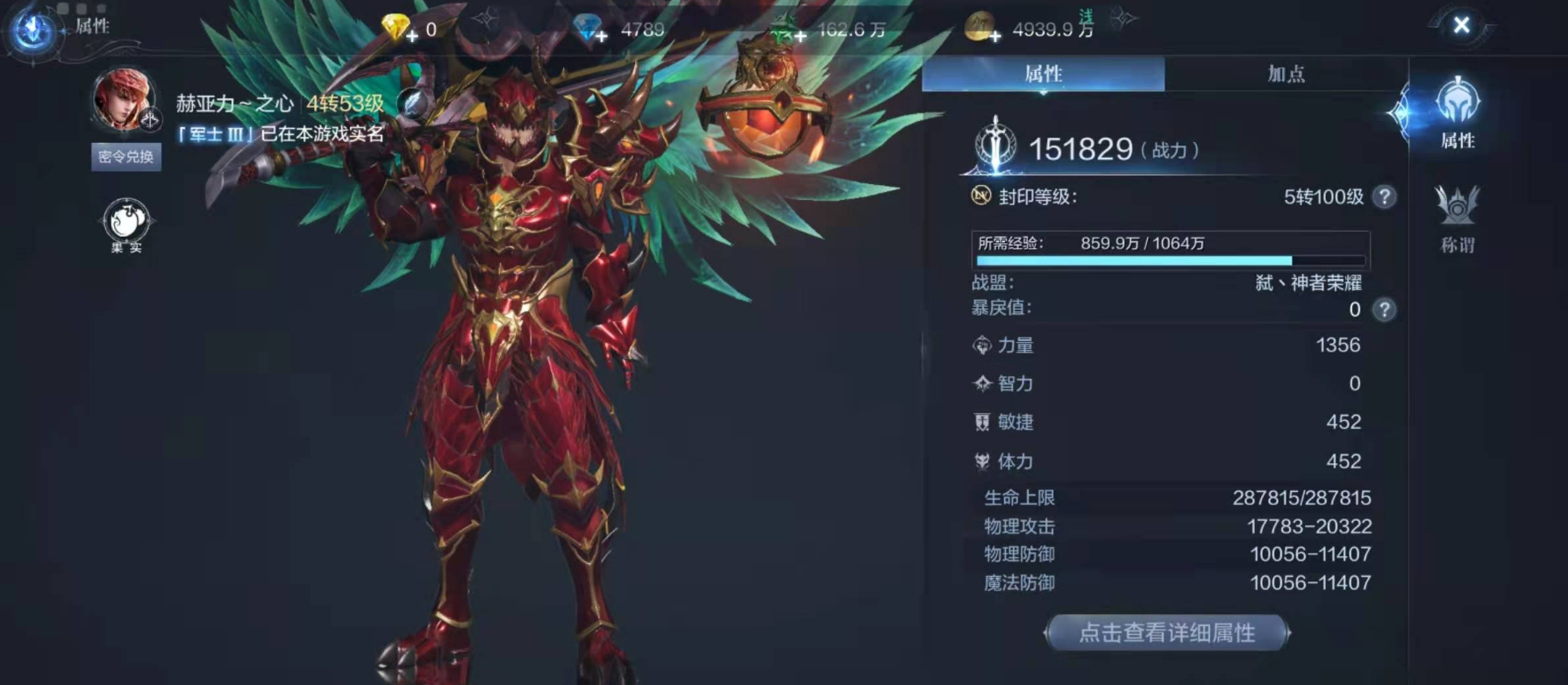Click the + beside 4789 diamonds

point(601,35)
